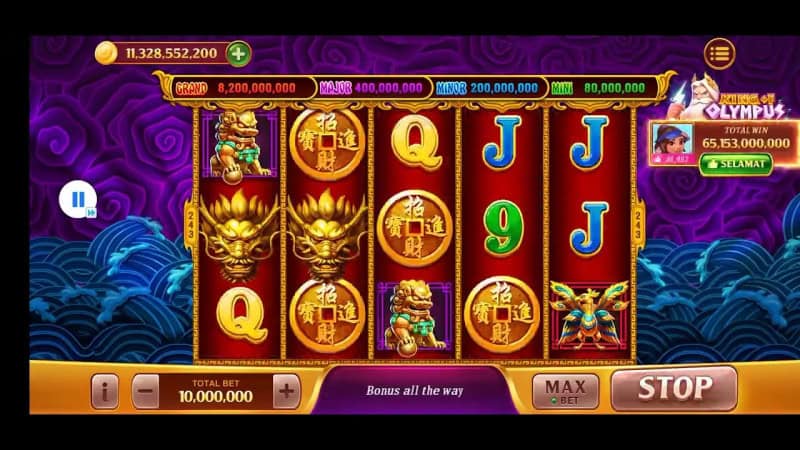Viewport: 800px width, 450px height.
Task: Open the paytable info button
Action: [104, 391]
